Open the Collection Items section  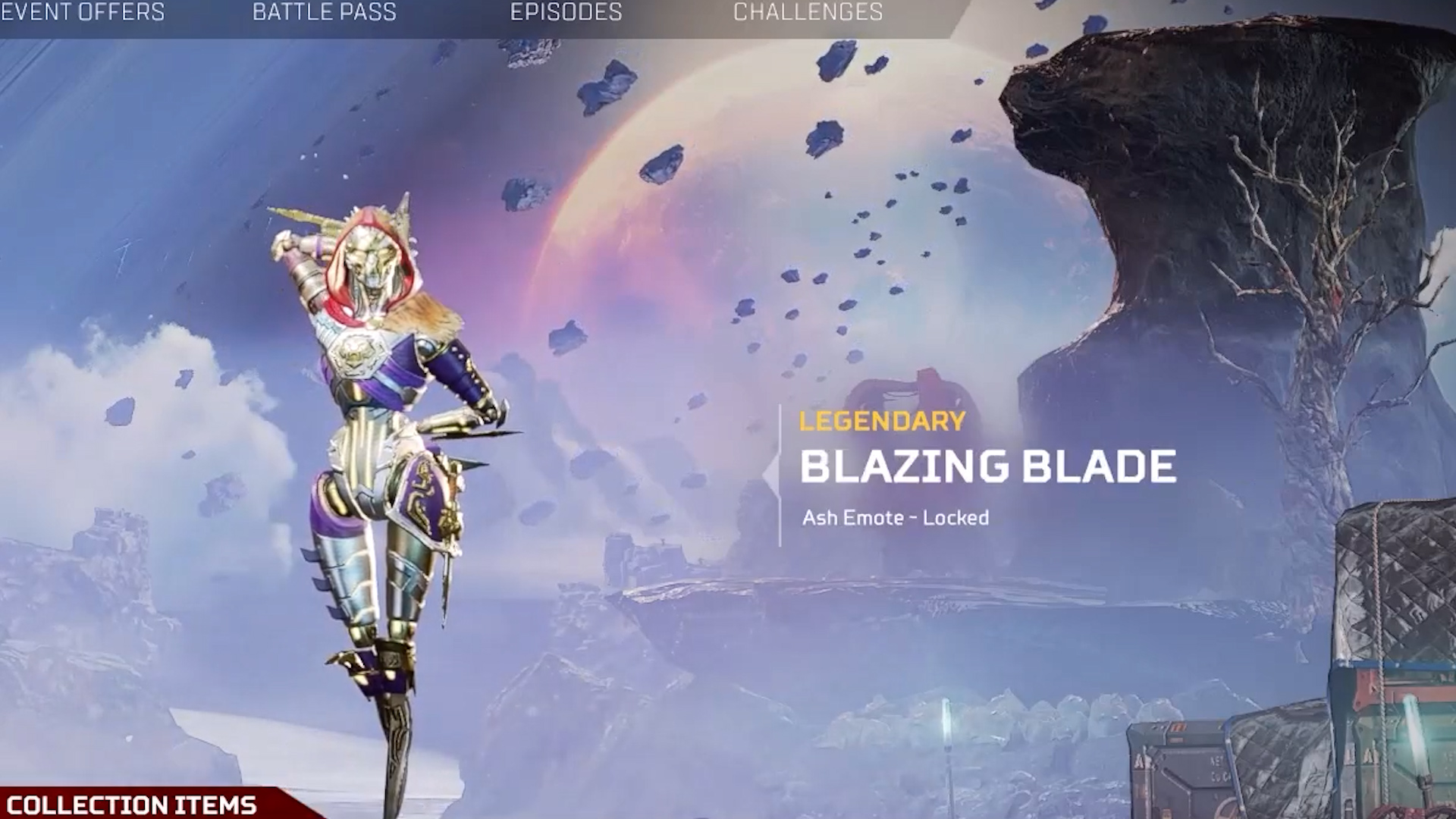[x=132, y=804]
